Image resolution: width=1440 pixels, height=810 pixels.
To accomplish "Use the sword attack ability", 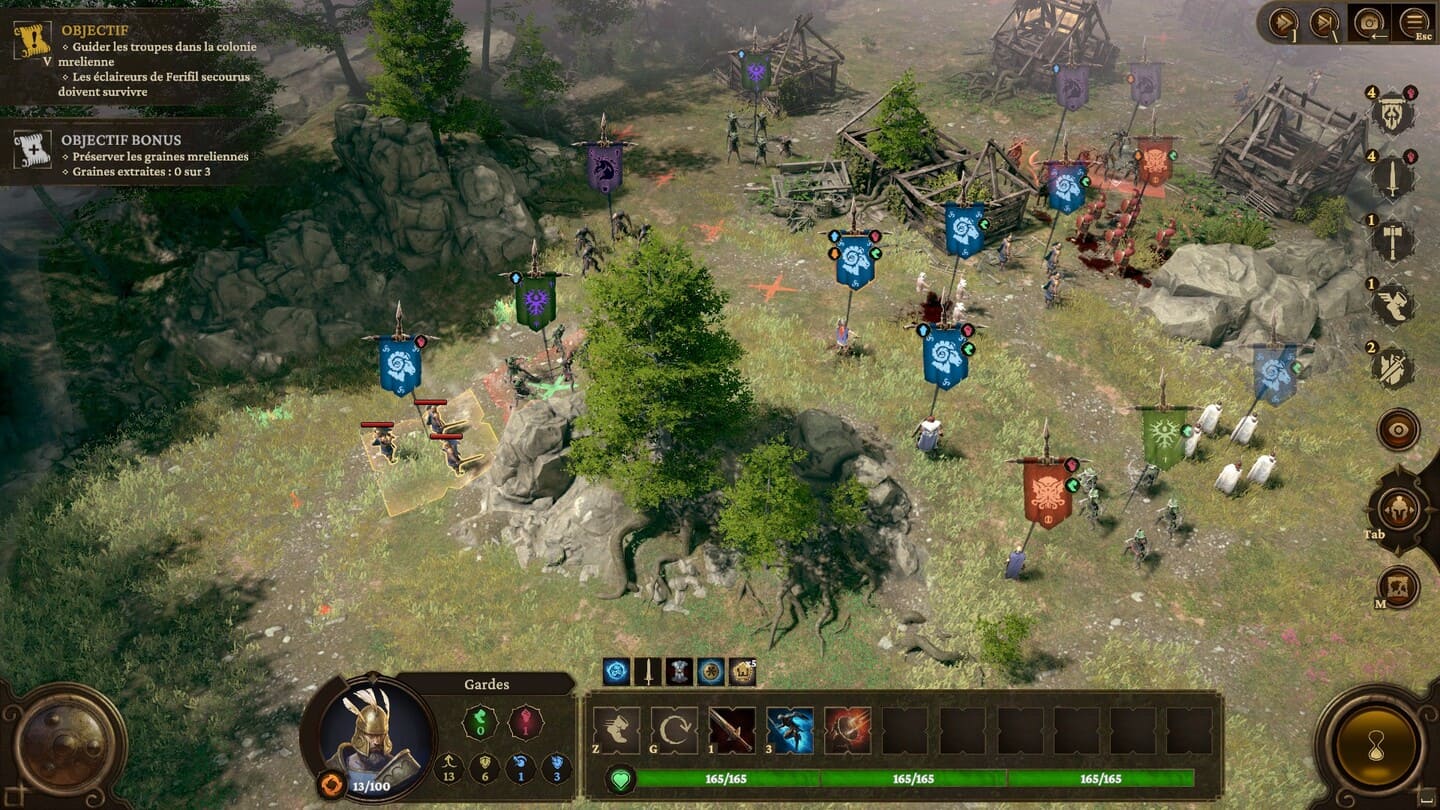I will click(x=732, y=730).
